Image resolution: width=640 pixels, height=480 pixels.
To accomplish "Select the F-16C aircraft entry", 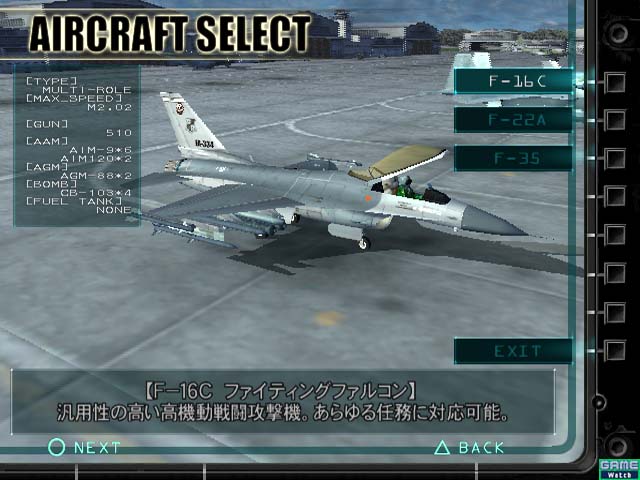I will 513,82.
